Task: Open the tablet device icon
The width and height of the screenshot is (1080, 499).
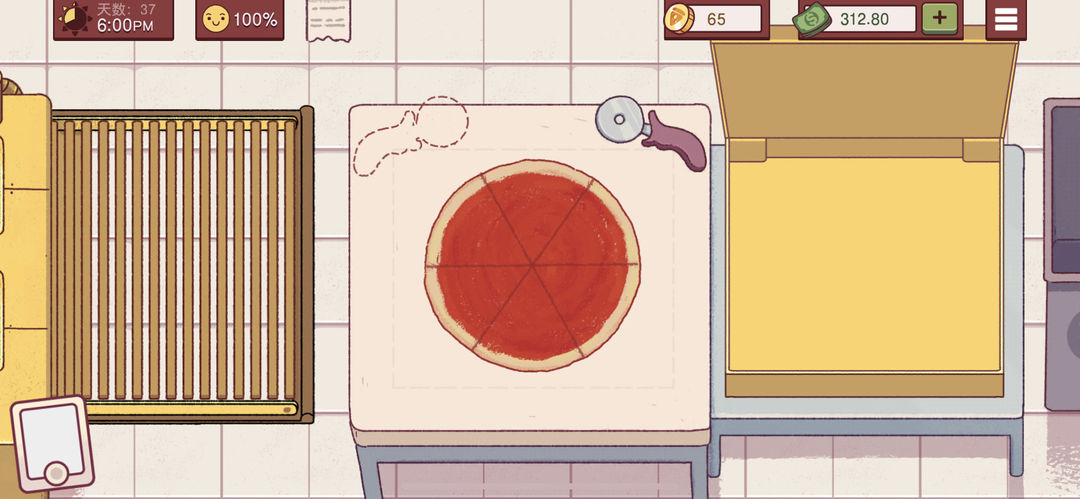Action: tap(51, 443)
